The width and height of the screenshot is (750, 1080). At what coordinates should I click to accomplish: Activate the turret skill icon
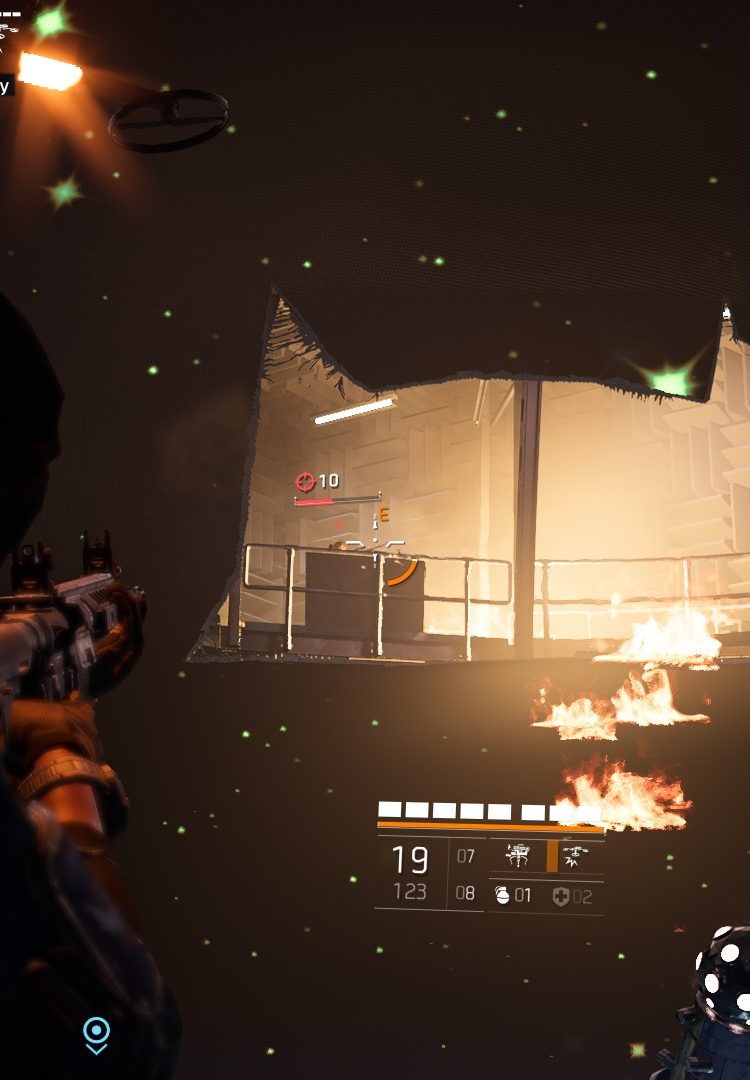pyautogui.click(x=518, y=855)
